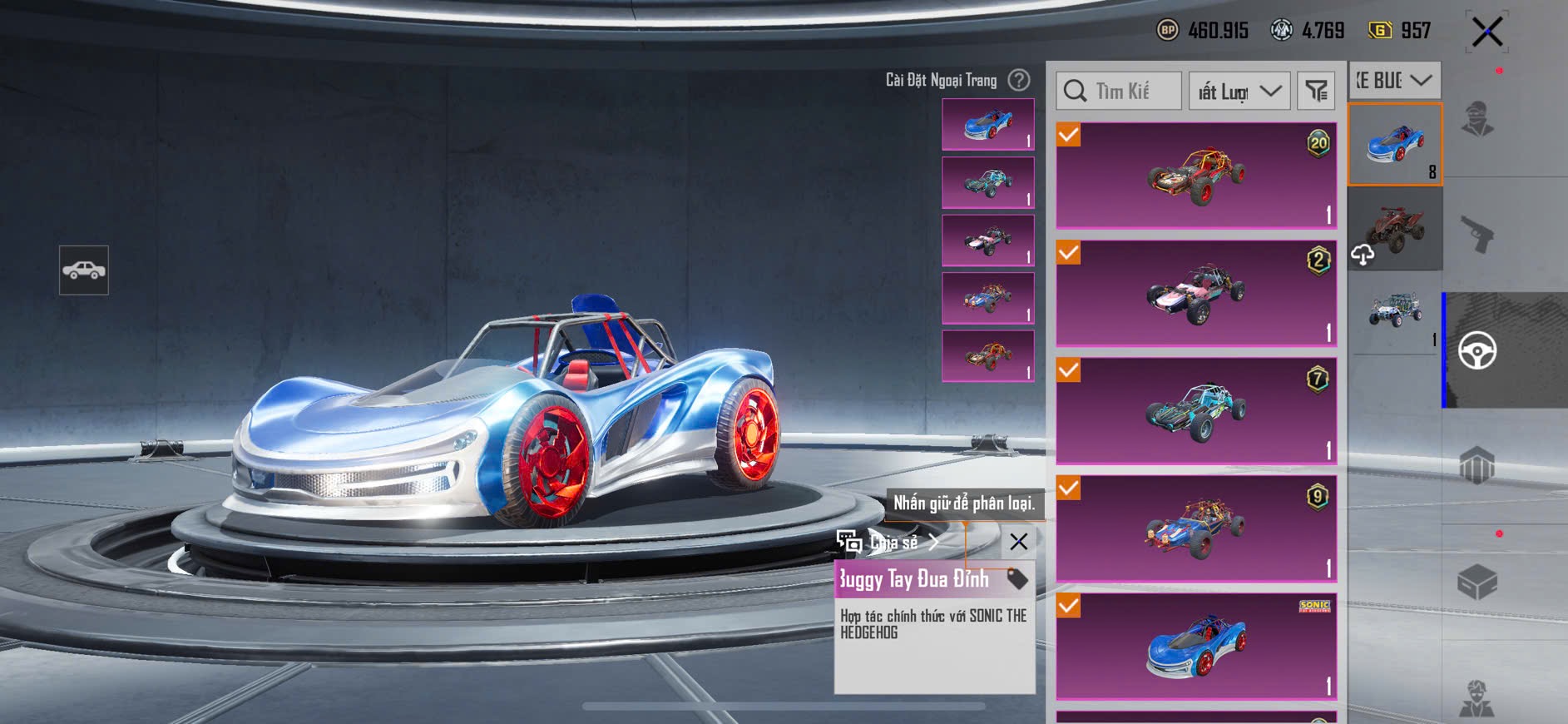Open the Cài Đặt Ngoại Trang help icon

[1018, 80]
